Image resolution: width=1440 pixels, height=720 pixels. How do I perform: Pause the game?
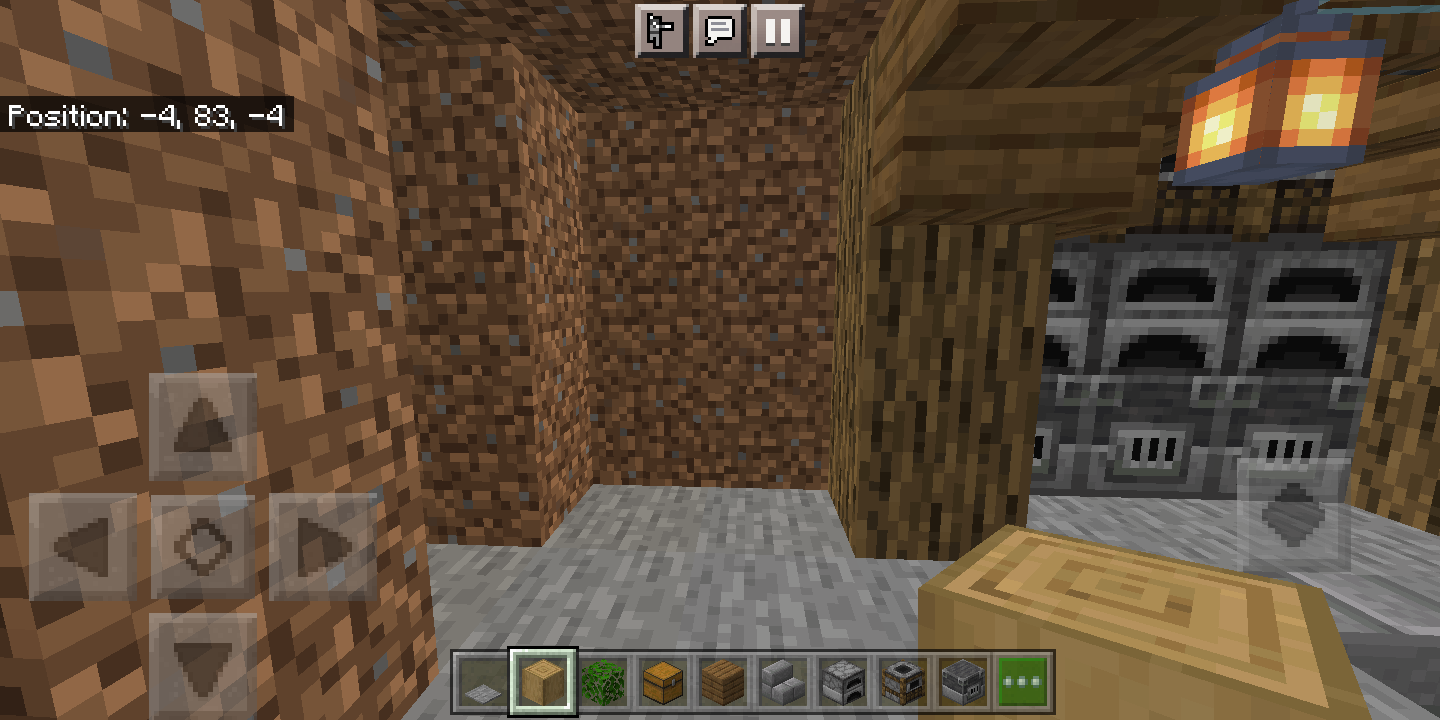click(x=778, y=31)
